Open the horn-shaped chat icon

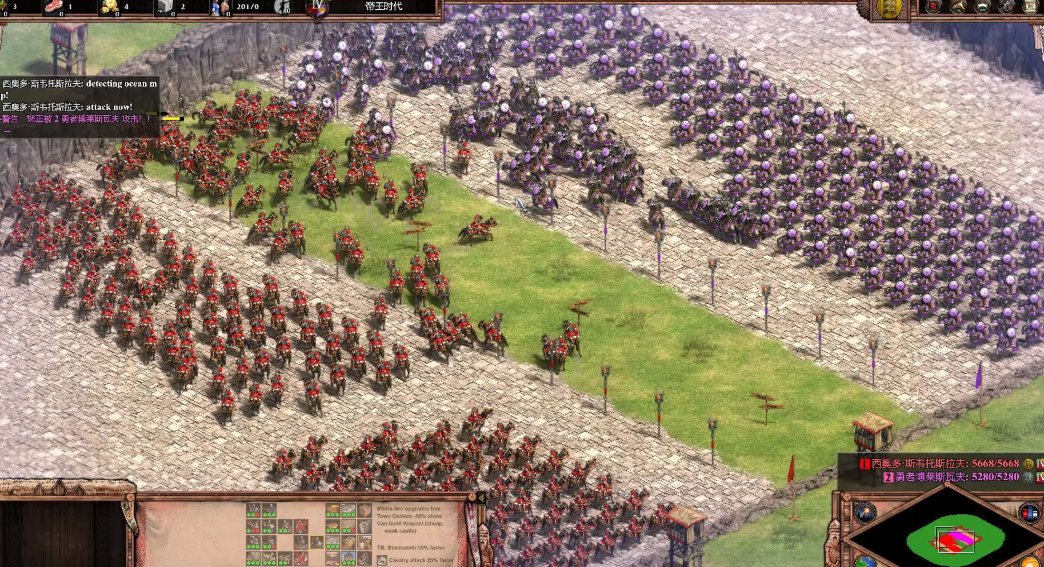click(958, 6)
